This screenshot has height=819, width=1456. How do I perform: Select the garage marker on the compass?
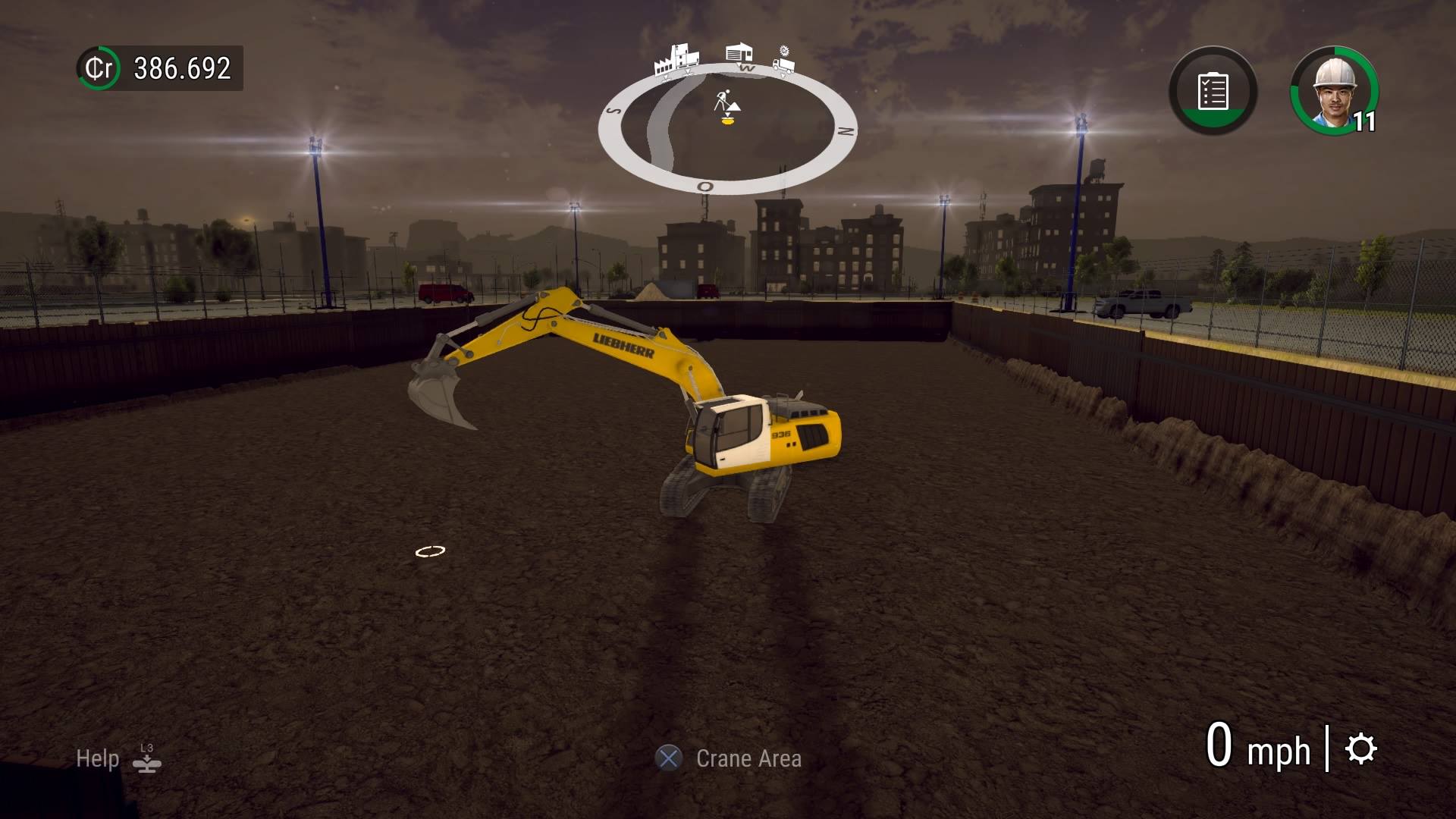pos(738,52)
